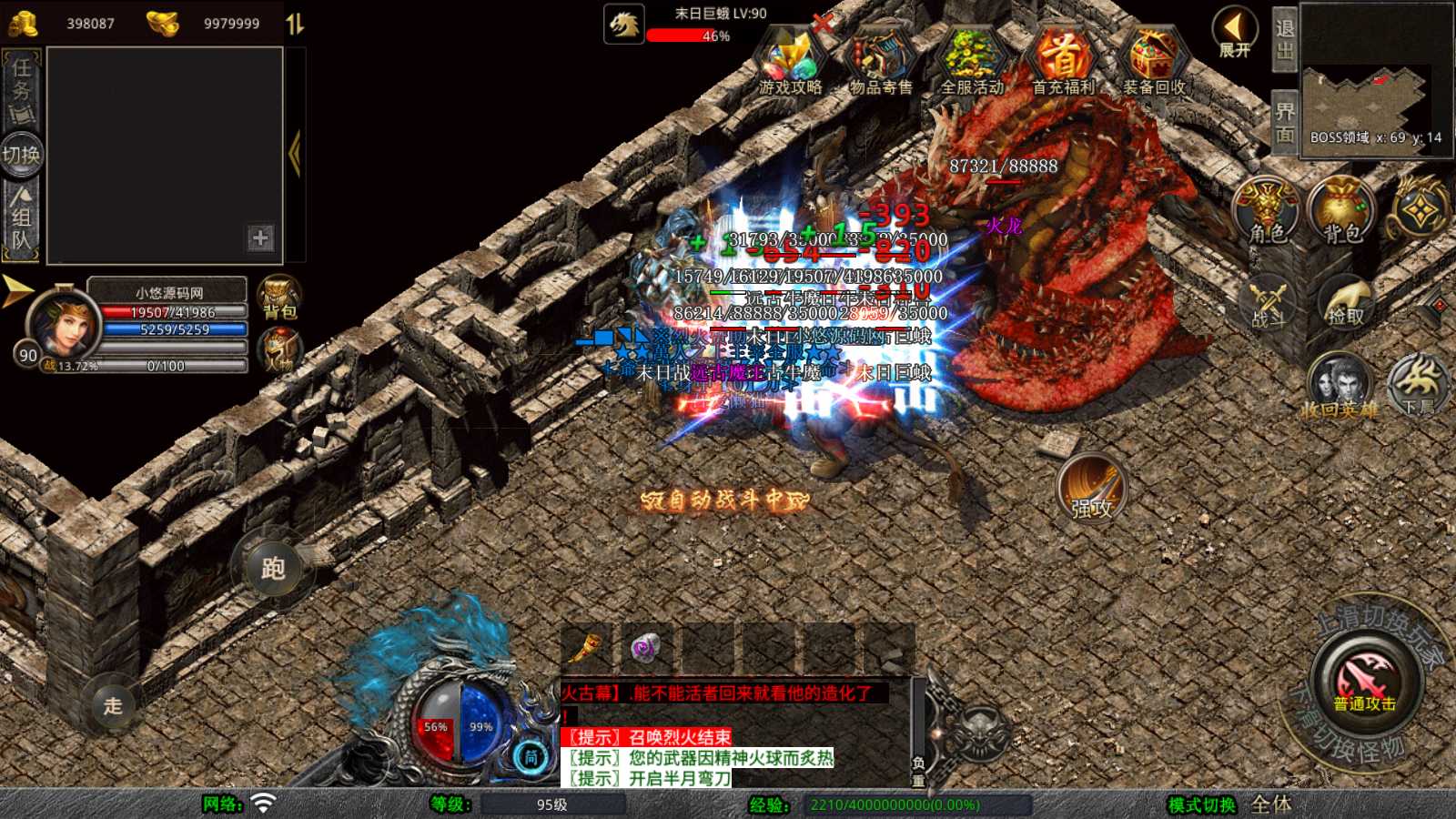
Task: Activate the 强攻 forced attack skill
Action: 1091,487
